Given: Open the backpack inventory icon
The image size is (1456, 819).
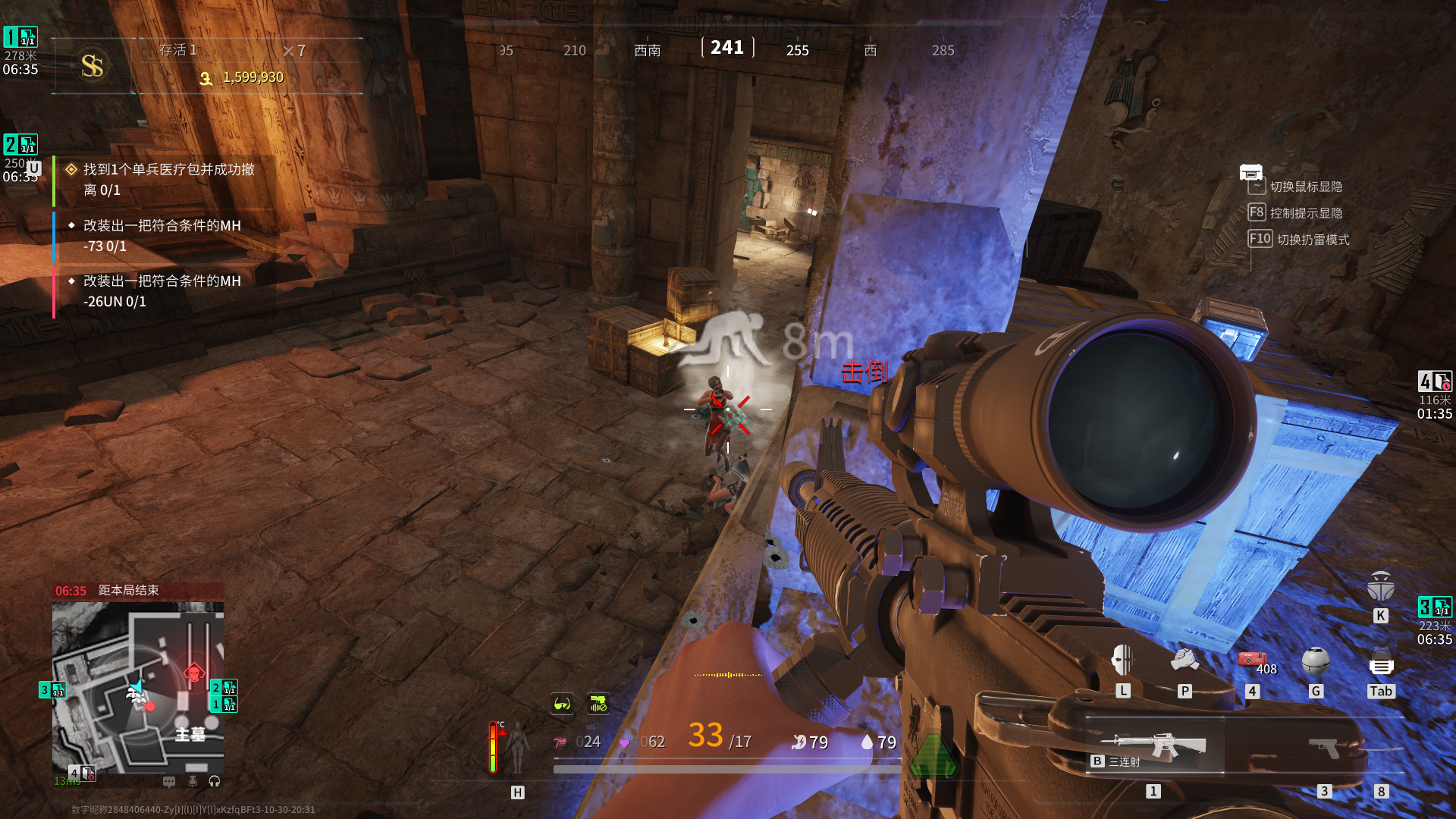Looking at the screenshot, I should pyautogui.click(x=1381, y=664).
